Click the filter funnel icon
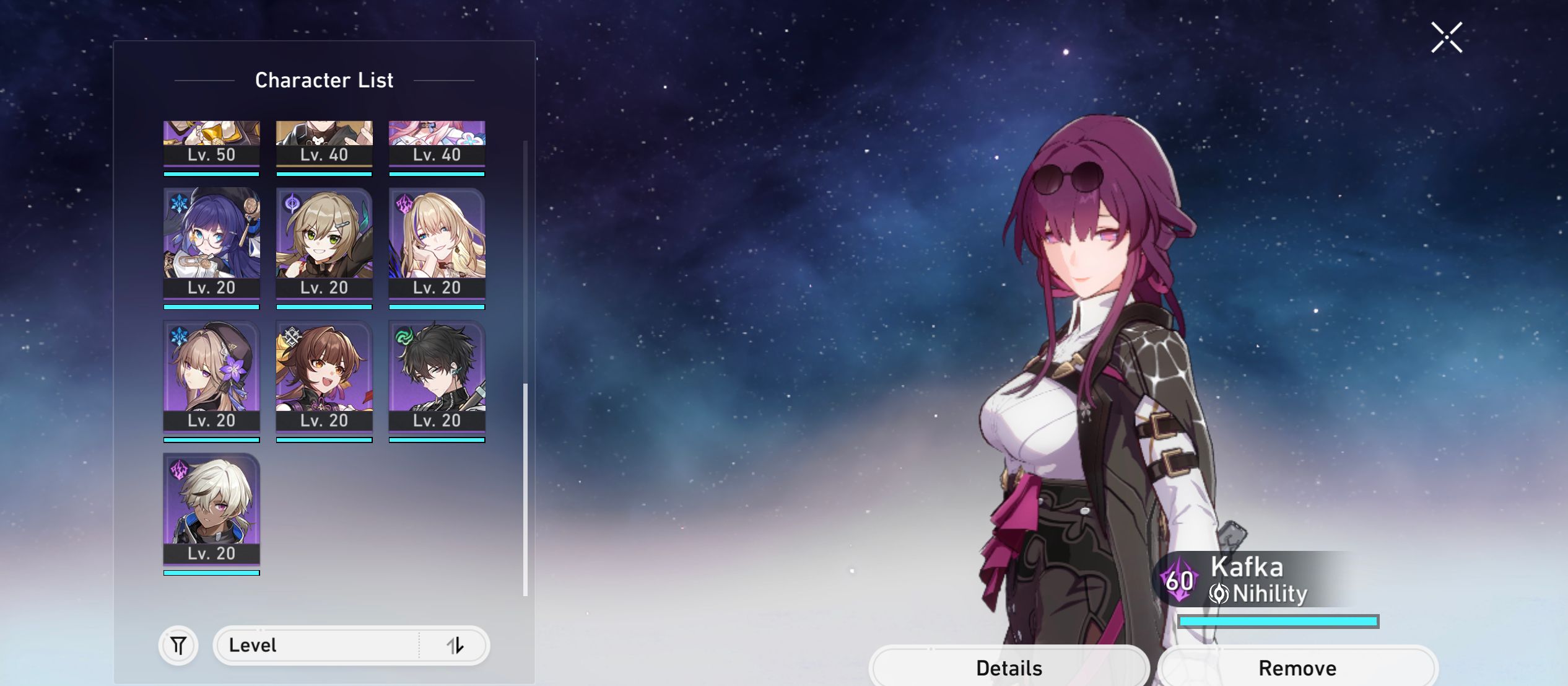This screenshot has height=686, width=1568. [x=178, y=645]
